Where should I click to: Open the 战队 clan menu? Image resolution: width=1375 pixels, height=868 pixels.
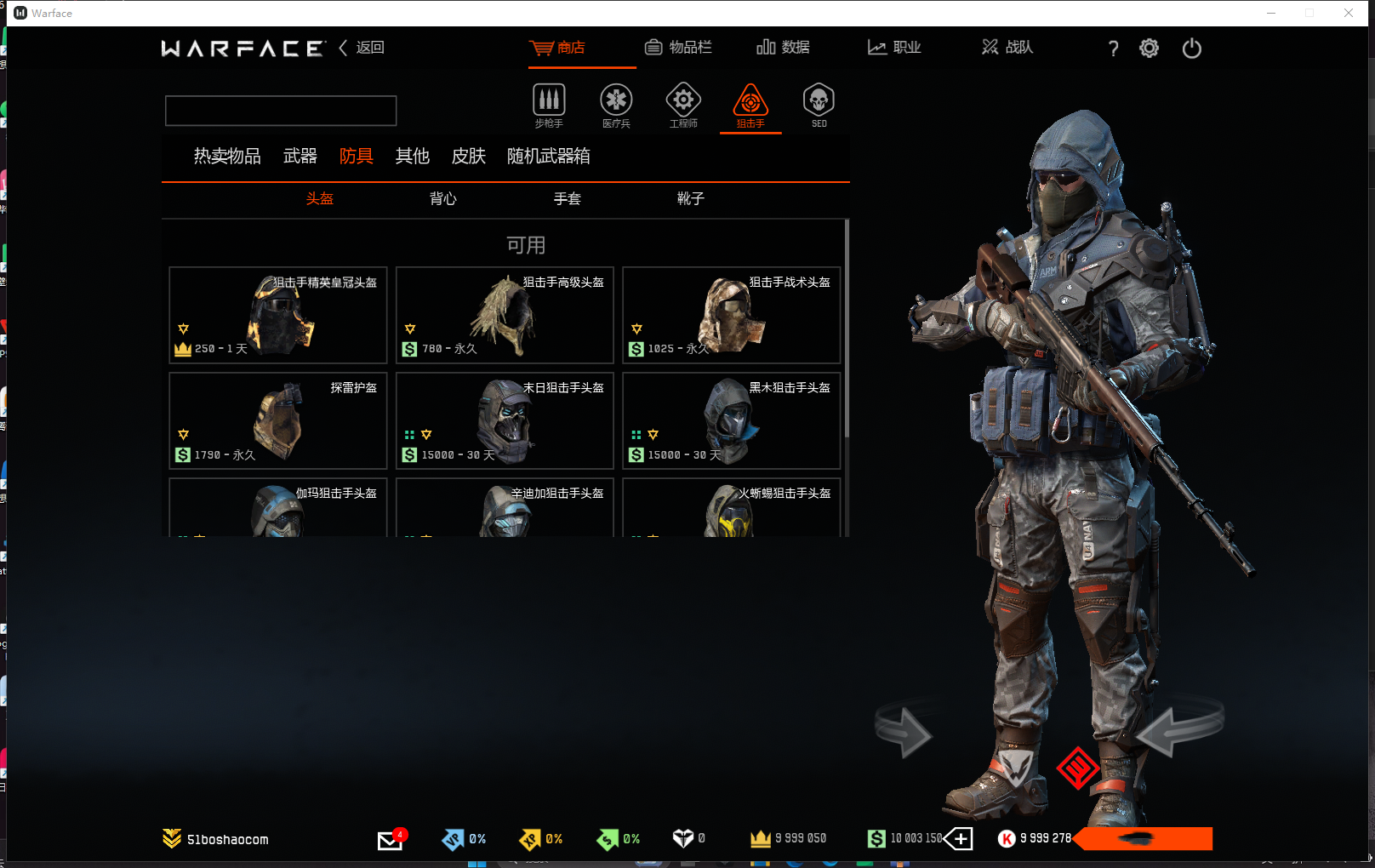[x=1007, y=48]
